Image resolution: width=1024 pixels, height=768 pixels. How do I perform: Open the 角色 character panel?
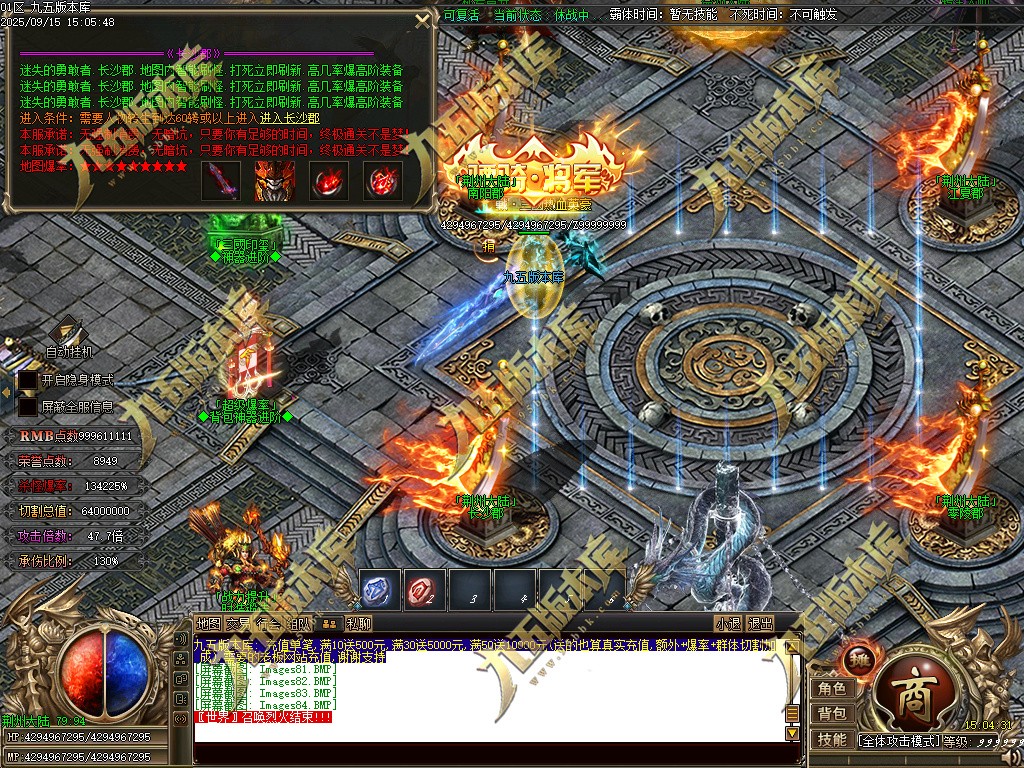(x=832, y=689)
